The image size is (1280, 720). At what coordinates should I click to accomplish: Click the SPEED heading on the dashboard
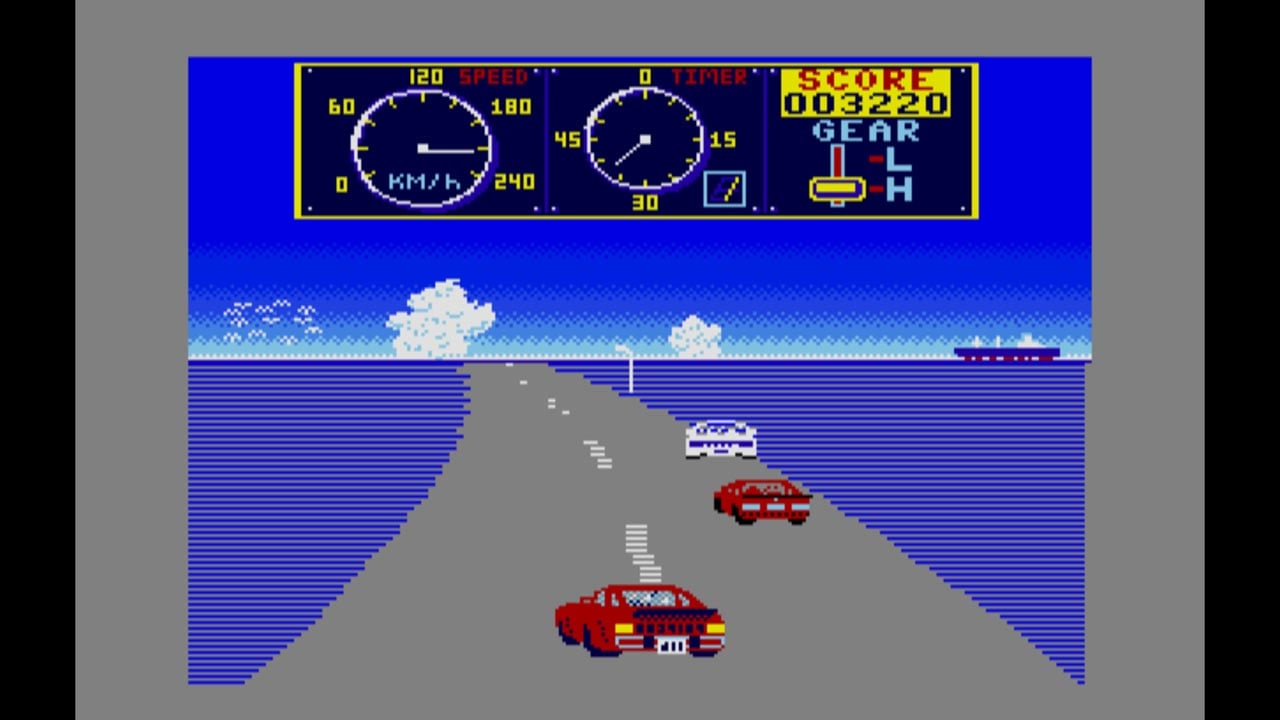click(x=492, y=76)
